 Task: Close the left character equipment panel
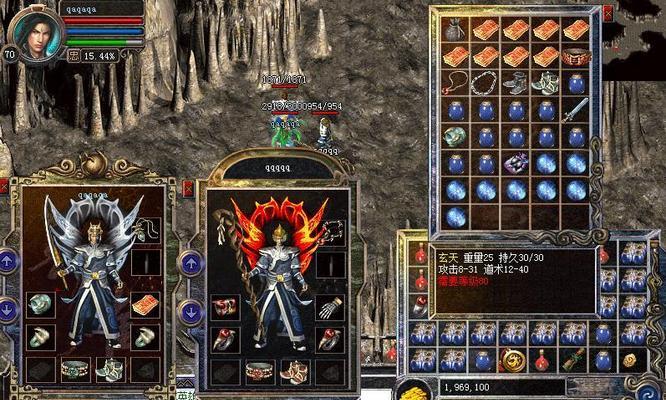[4, 186]
